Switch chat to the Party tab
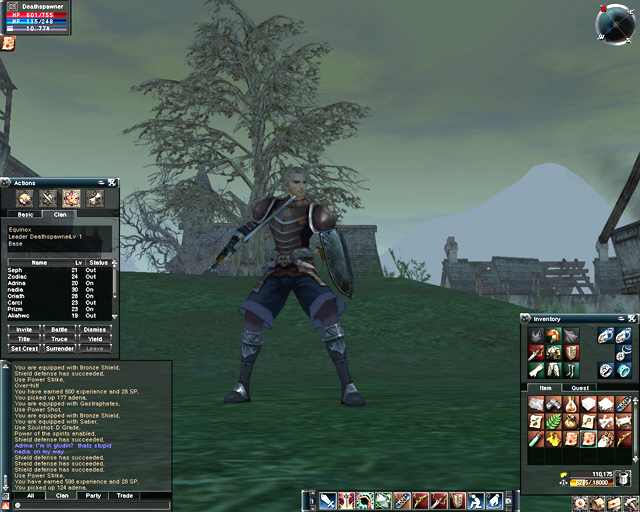The image size is (640, 512). click(x=92, y=495)
